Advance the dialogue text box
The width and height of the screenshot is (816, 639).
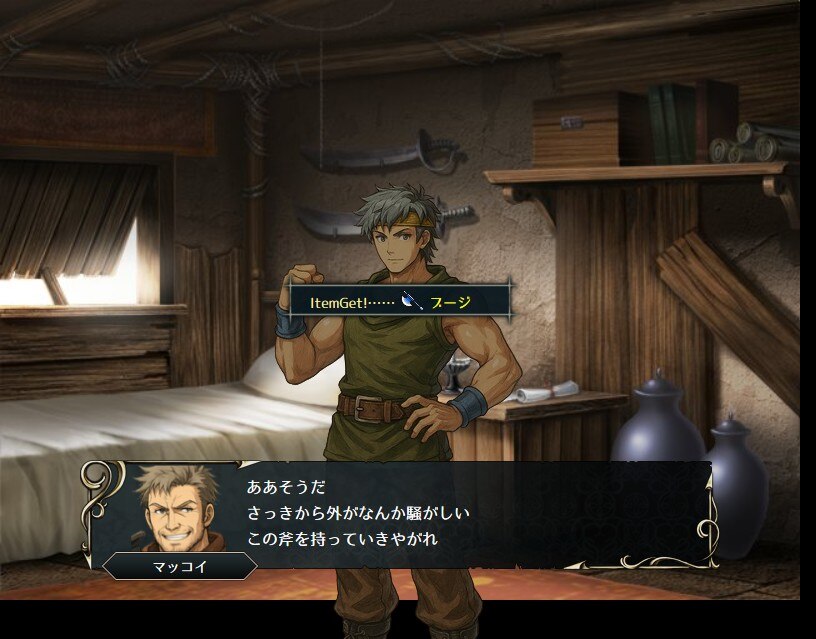450,514
